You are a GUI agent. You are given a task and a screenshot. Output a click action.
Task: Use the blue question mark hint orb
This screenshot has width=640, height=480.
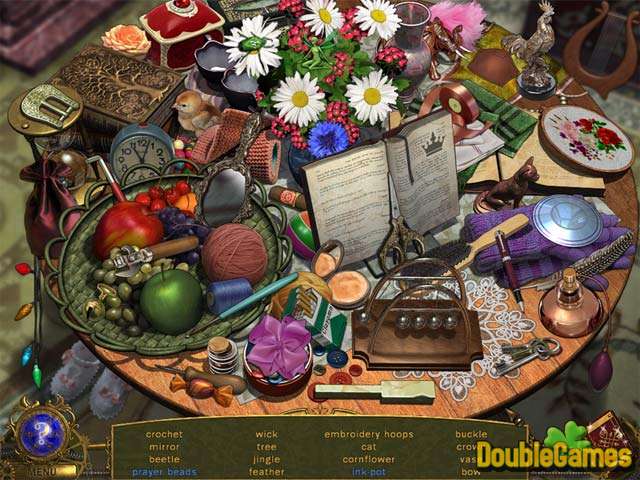click(x=42, y=433)
